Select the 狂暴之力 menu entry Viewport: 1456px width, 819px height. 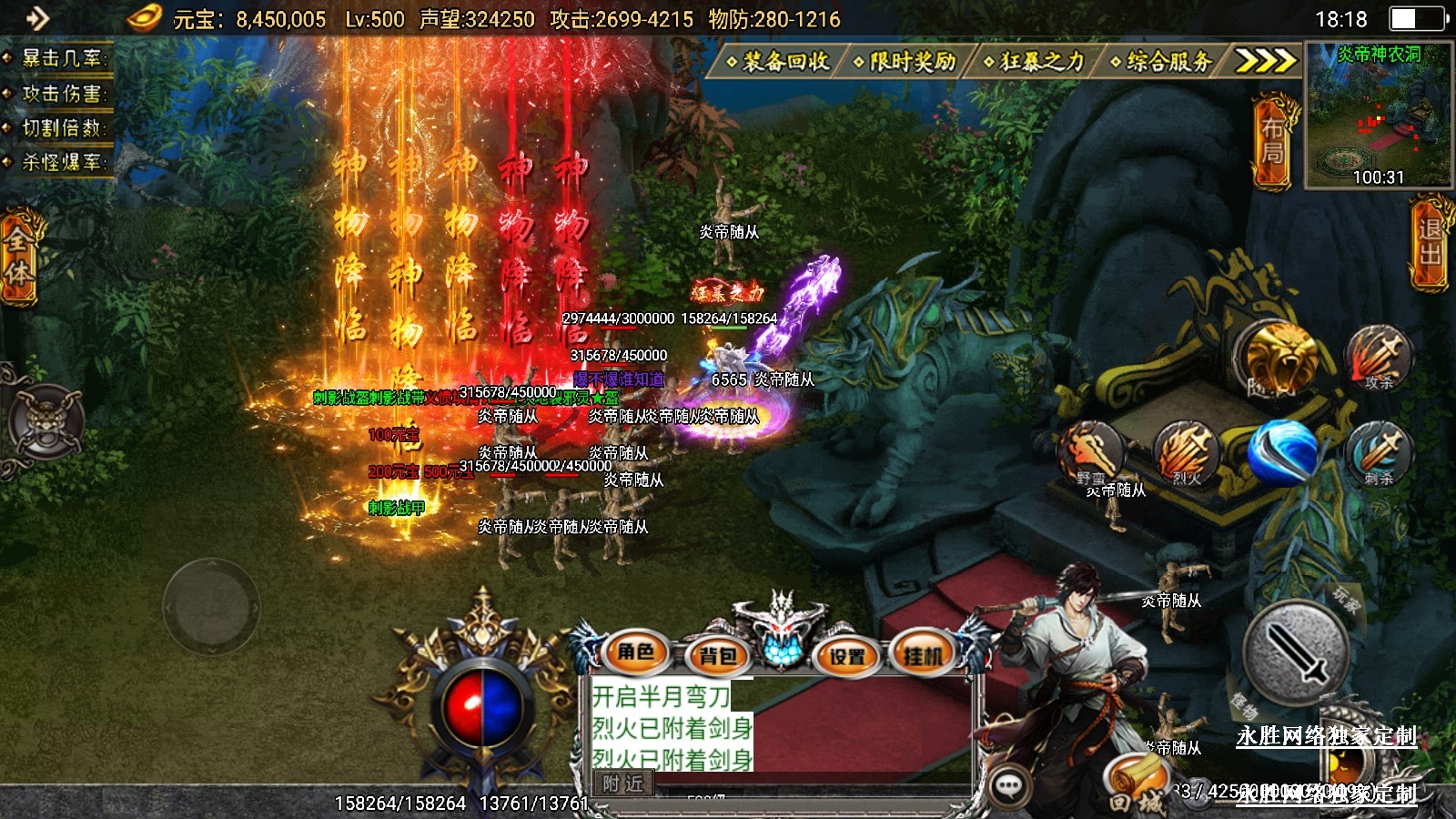(x=1036, y=62)
